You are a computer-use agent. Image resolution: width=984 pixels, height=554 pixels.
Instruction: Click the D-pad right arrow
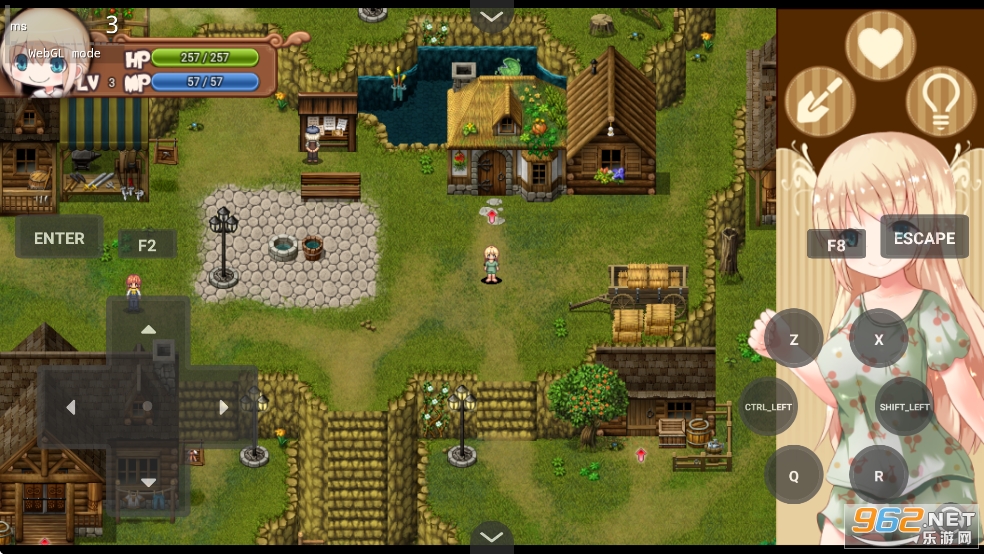point(224,407)
